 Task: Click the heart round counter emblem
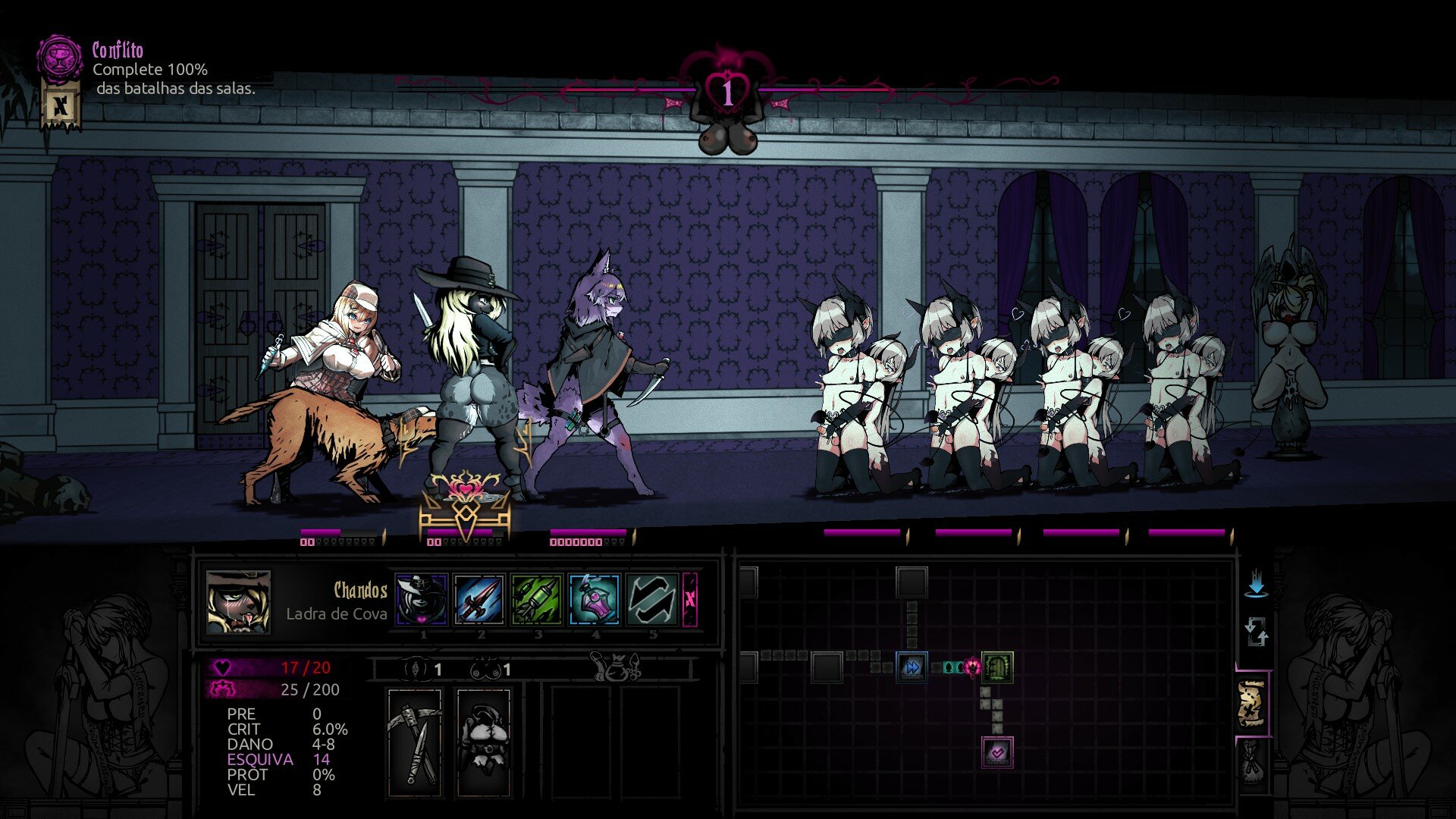727,93
